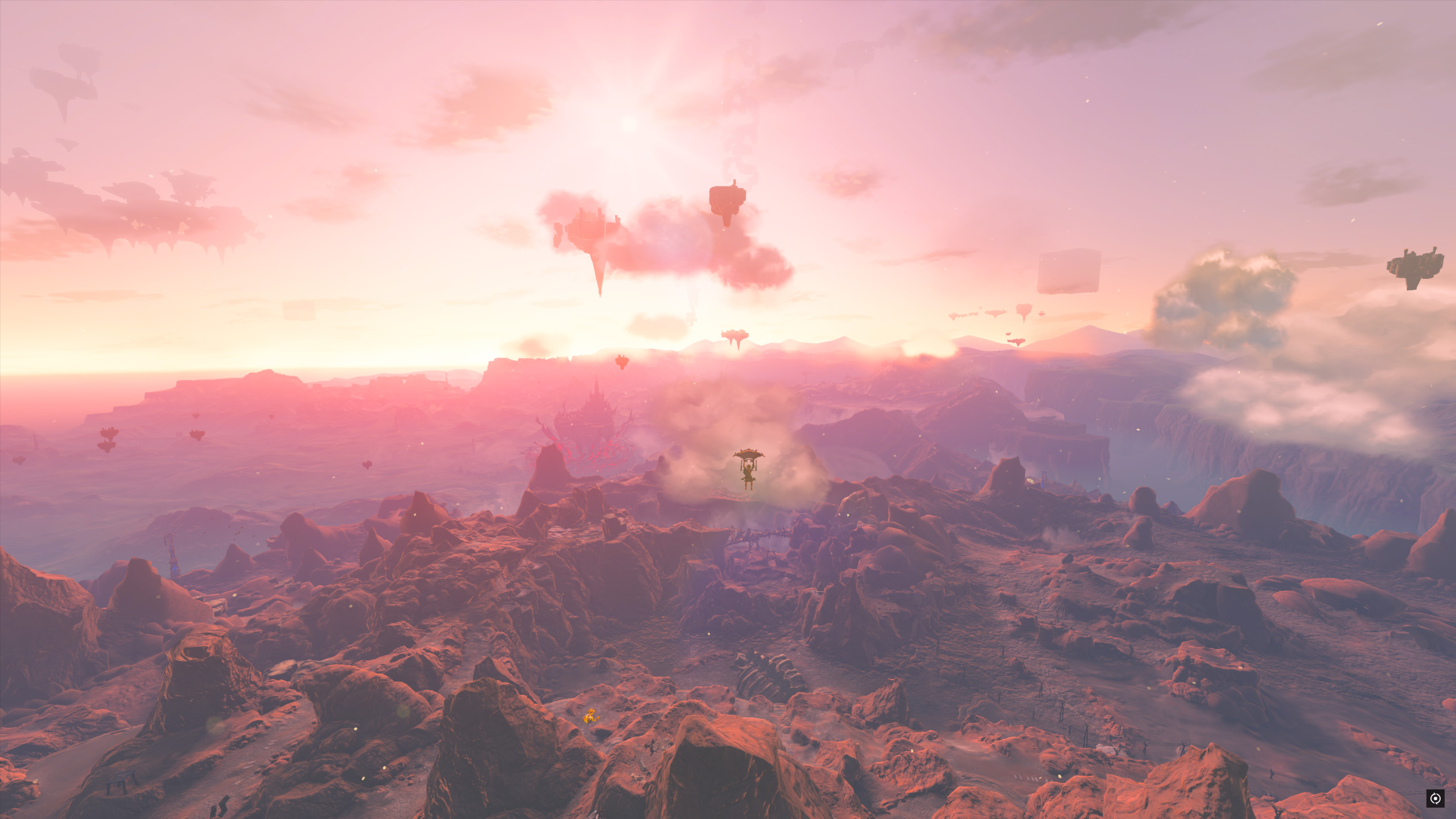Click the circular-arrows overlay icon
Viewport: 1456px width, 819px height.
coord(1435,799)
